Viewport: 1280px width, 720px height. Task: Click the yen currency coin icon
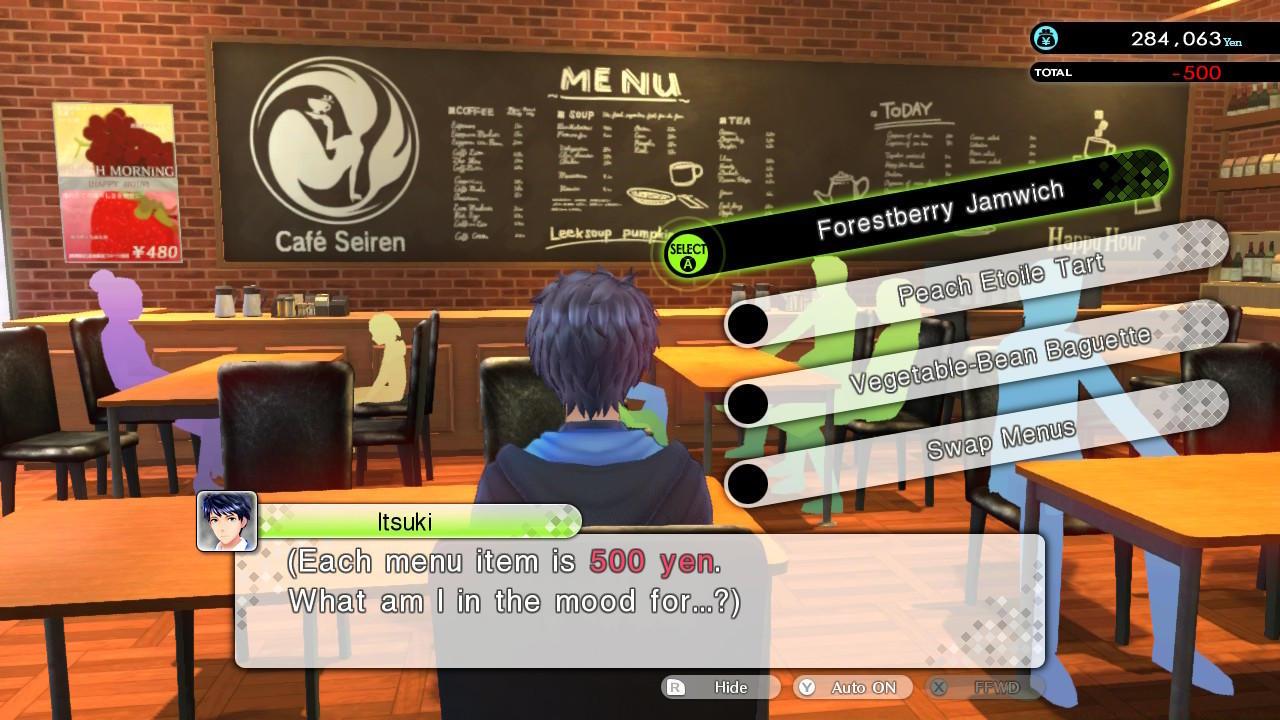tap(1044, 40)
